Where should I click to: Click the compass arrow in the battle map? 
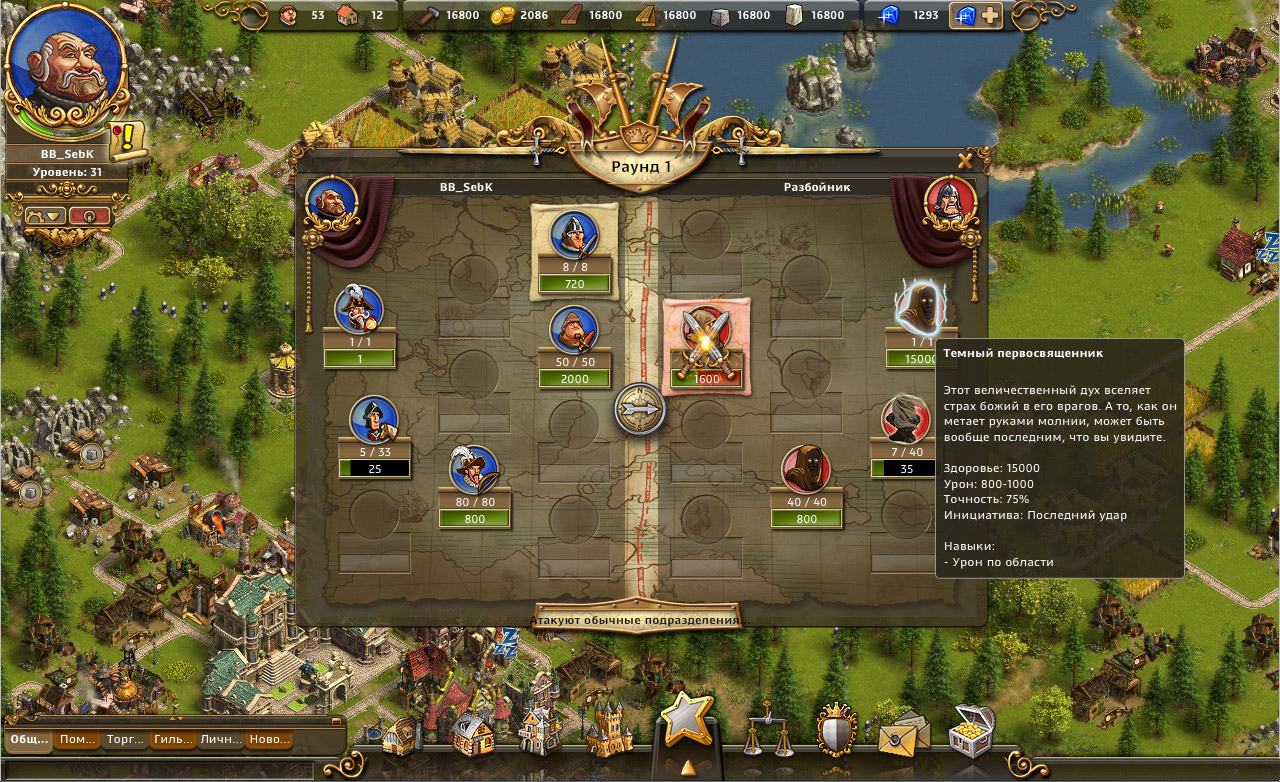[640, 410]
